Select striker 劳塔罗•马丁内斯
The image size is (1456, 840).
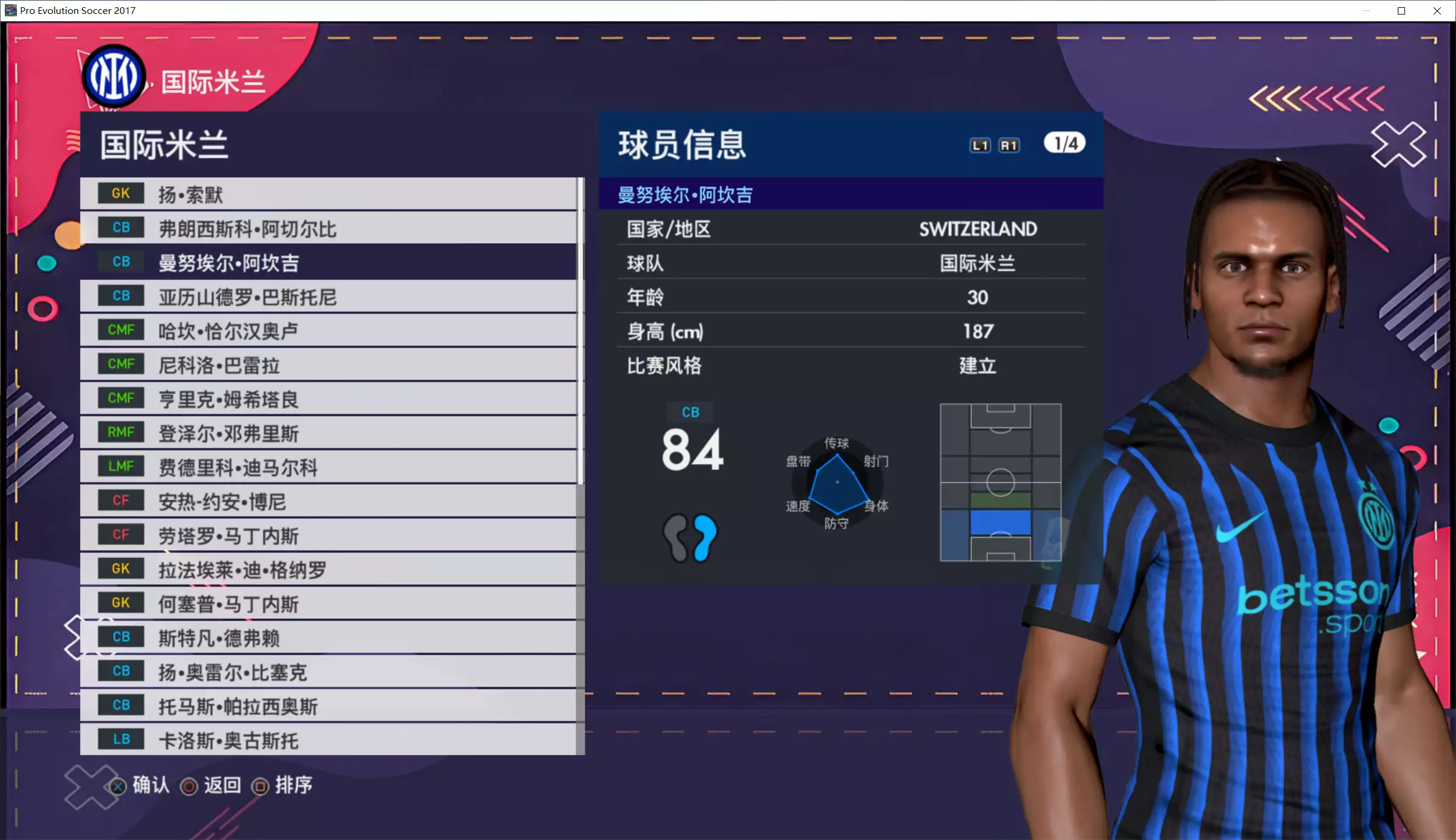327,535
